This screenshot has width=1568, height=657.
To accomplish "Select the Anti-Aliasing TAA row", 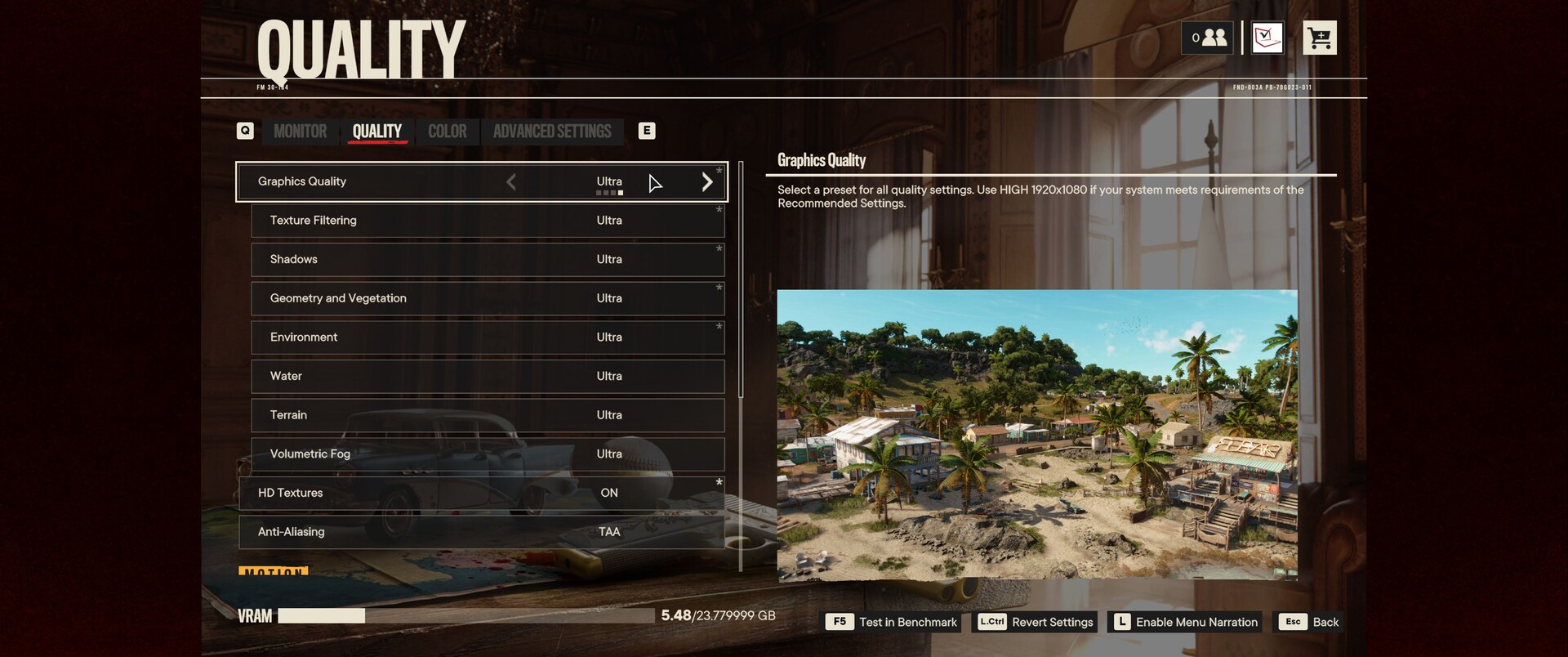I will coord(482,532).
